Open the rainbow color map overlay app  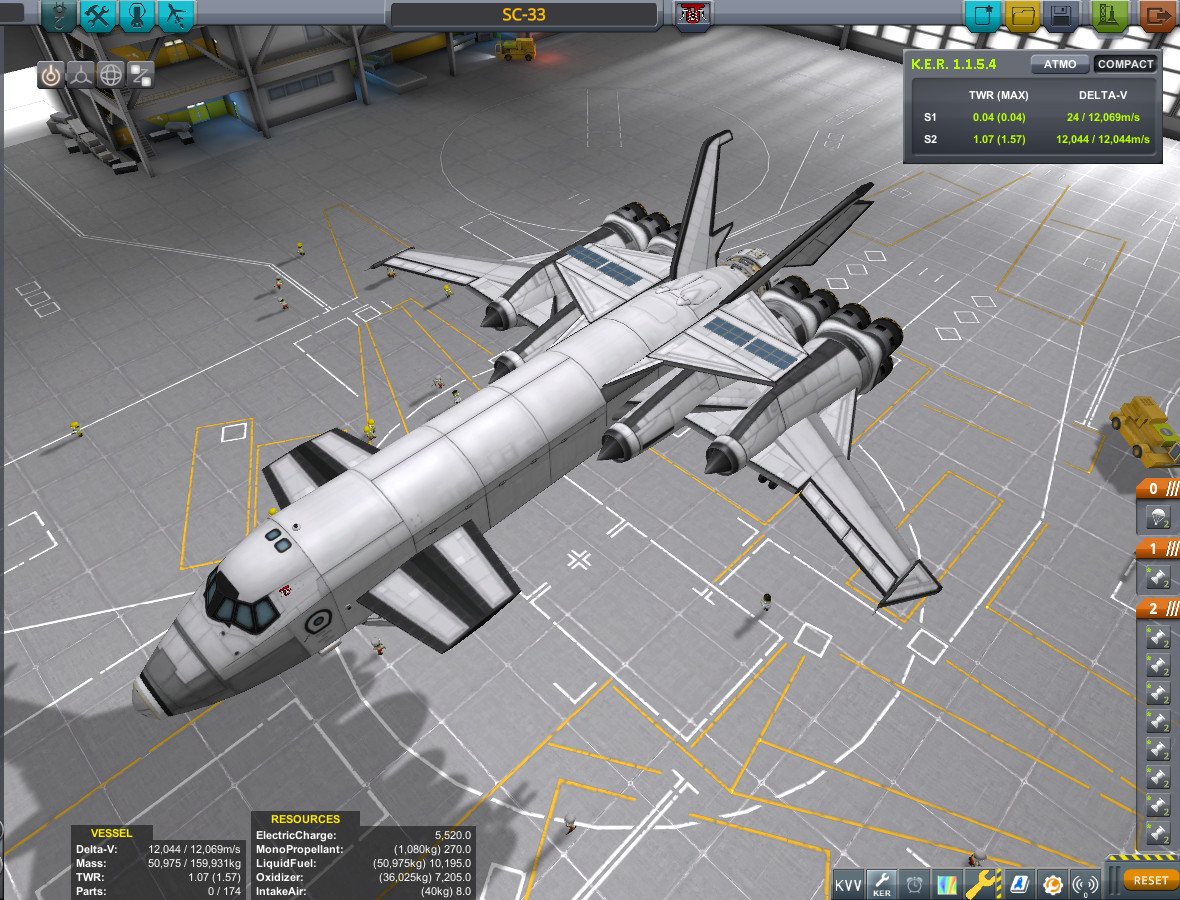947,884
